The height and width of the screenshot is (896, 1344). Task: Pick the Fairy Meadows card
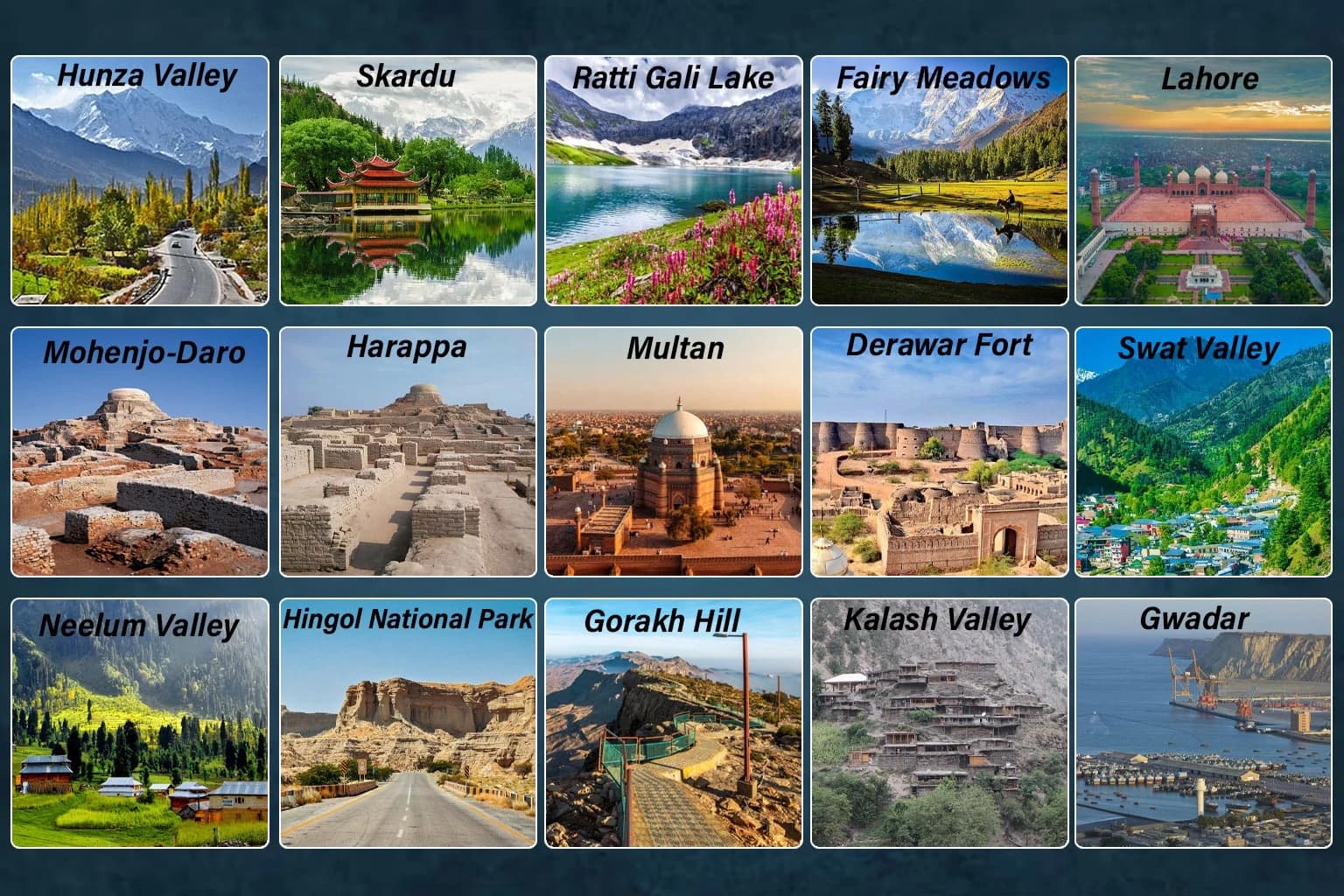[939, 181]
